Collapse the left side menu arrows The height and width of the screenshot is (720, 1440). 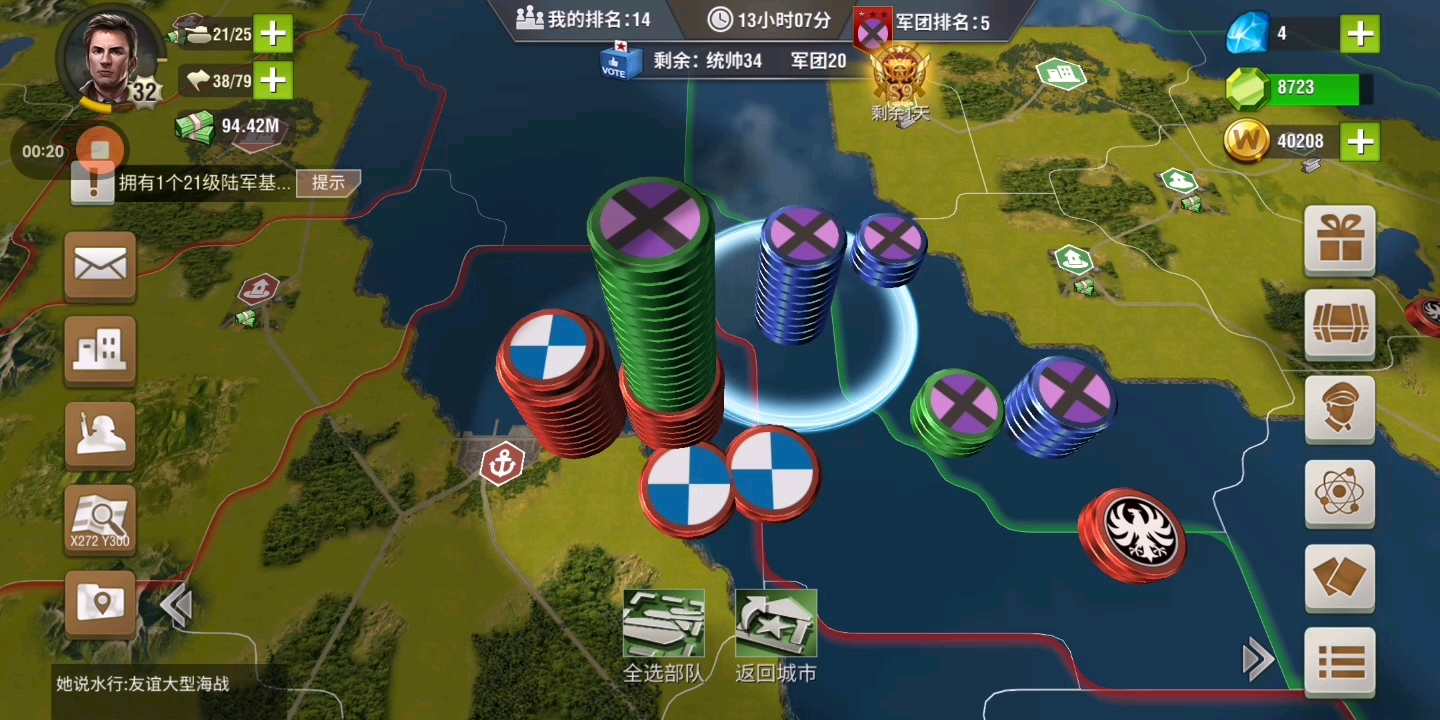[x=176, y=606]
